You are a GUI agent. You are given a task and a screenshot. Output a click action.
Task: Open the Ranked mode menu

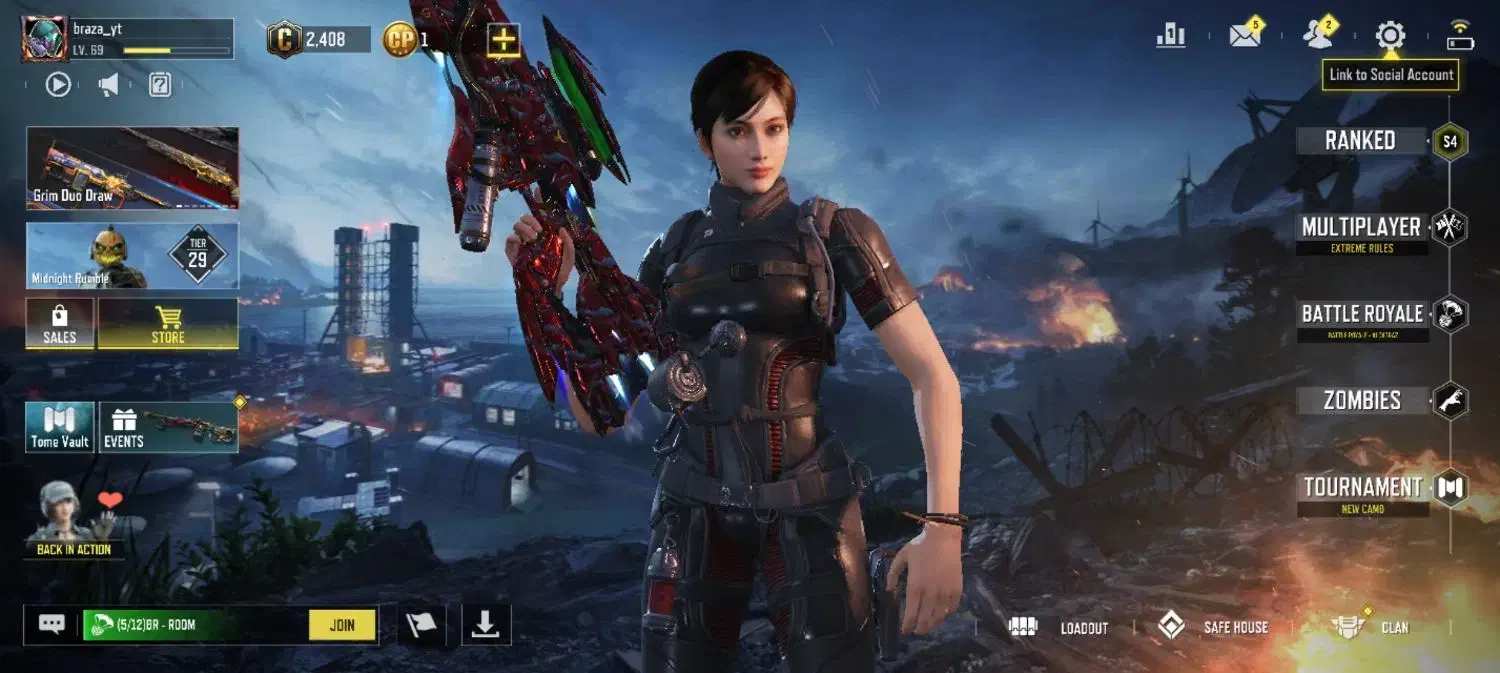[x=1361, y=141]
